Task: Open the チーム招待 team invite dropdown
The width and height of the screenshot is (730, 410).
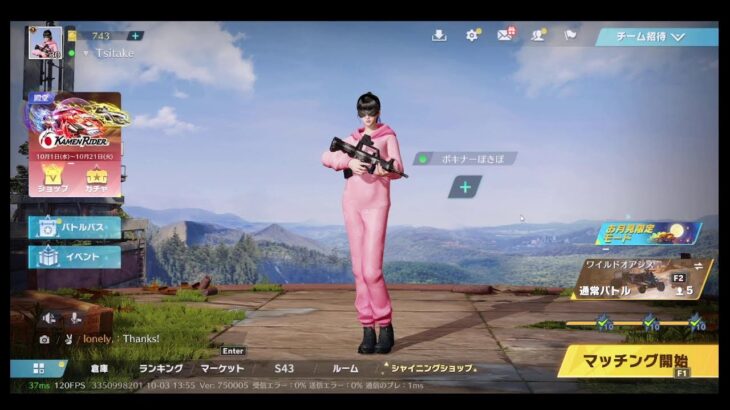Action: coord(656,36)
